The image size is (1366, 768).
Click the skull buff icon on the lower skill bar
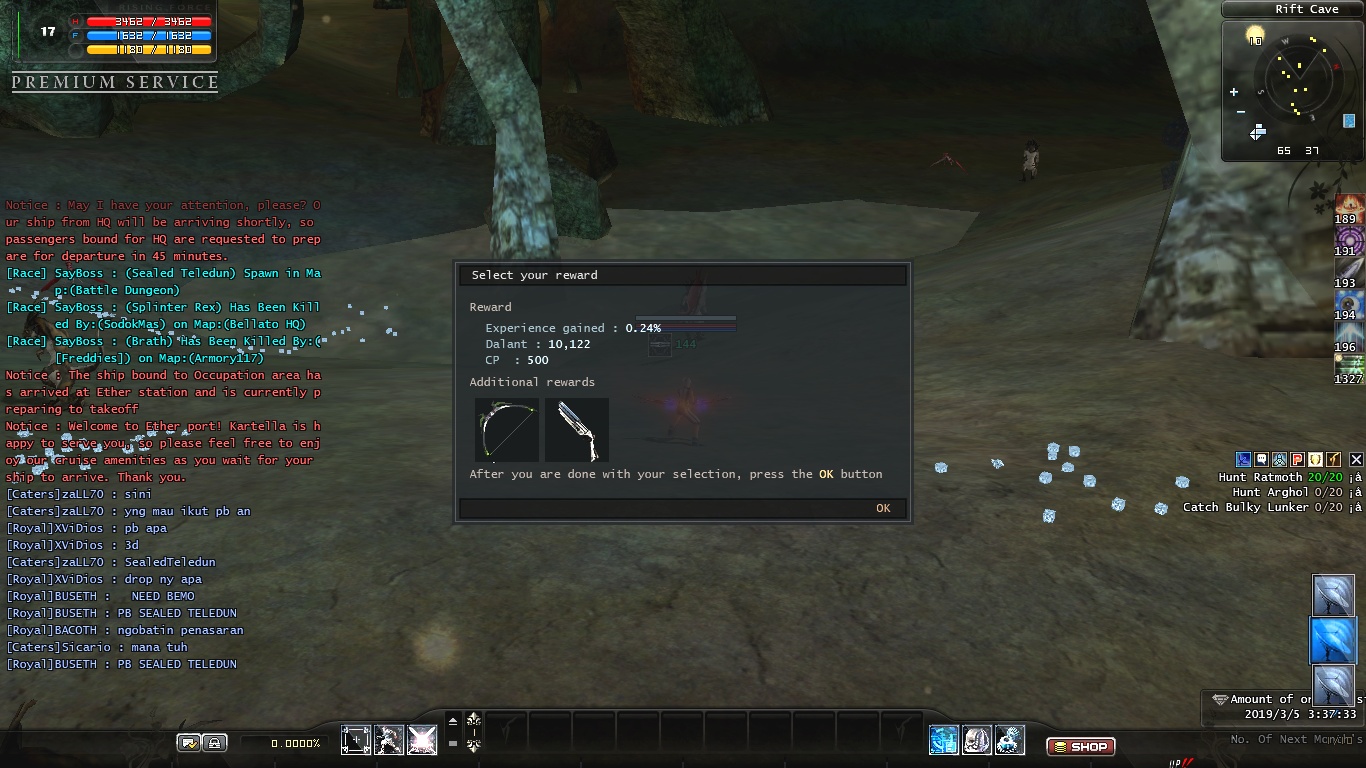(977, 740)
